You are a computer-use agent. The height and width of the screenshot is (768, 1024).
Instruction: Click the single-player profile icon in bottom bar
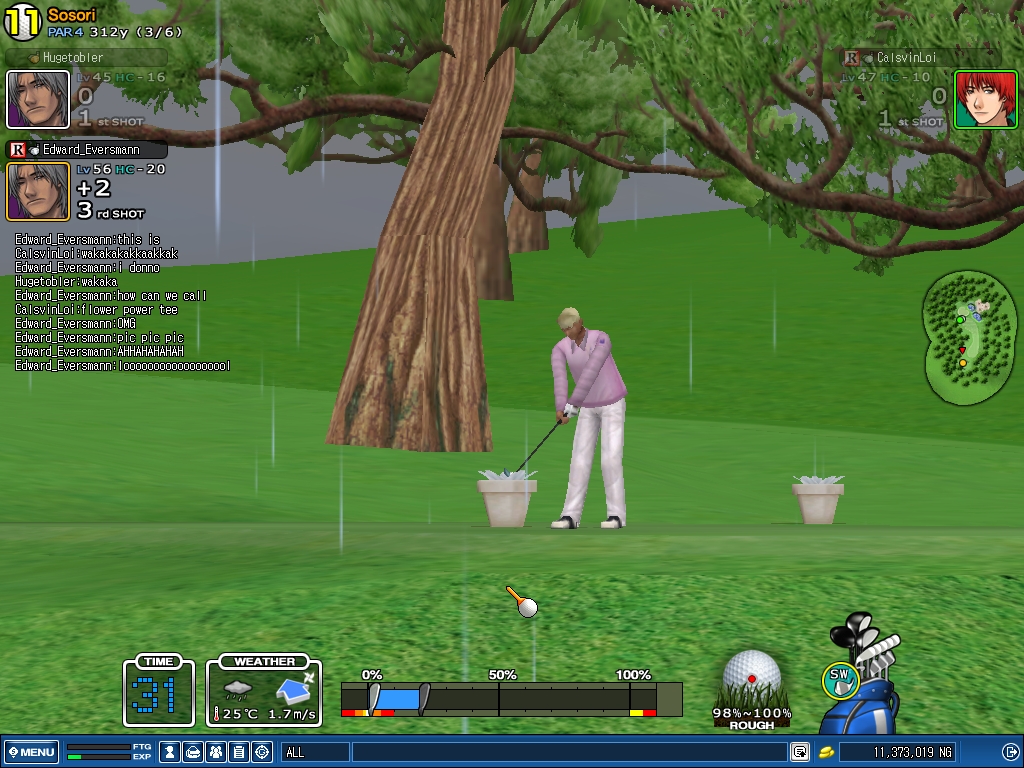(171, 752)
